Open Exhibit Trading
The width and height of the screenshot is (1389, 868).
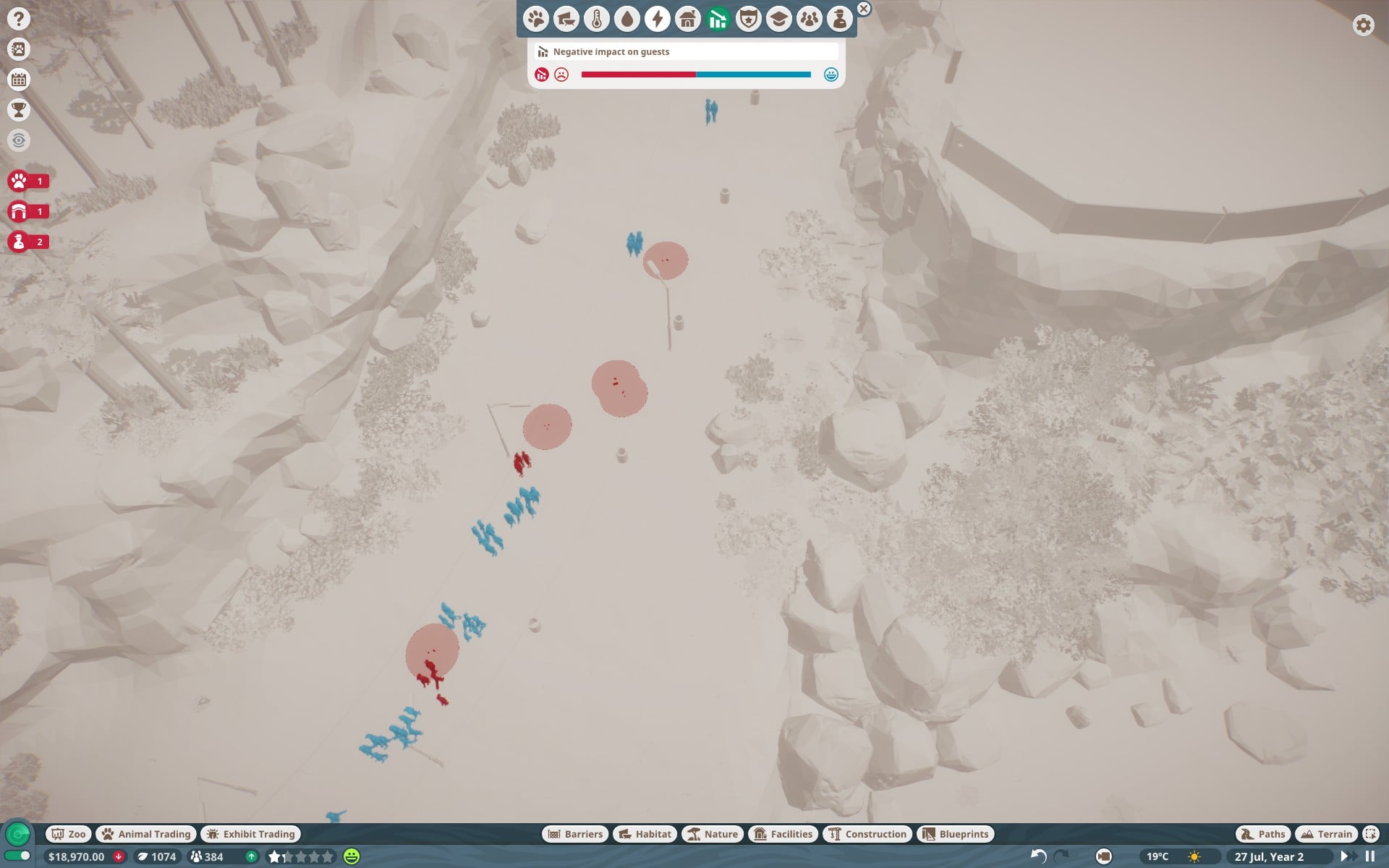[250, 834]
